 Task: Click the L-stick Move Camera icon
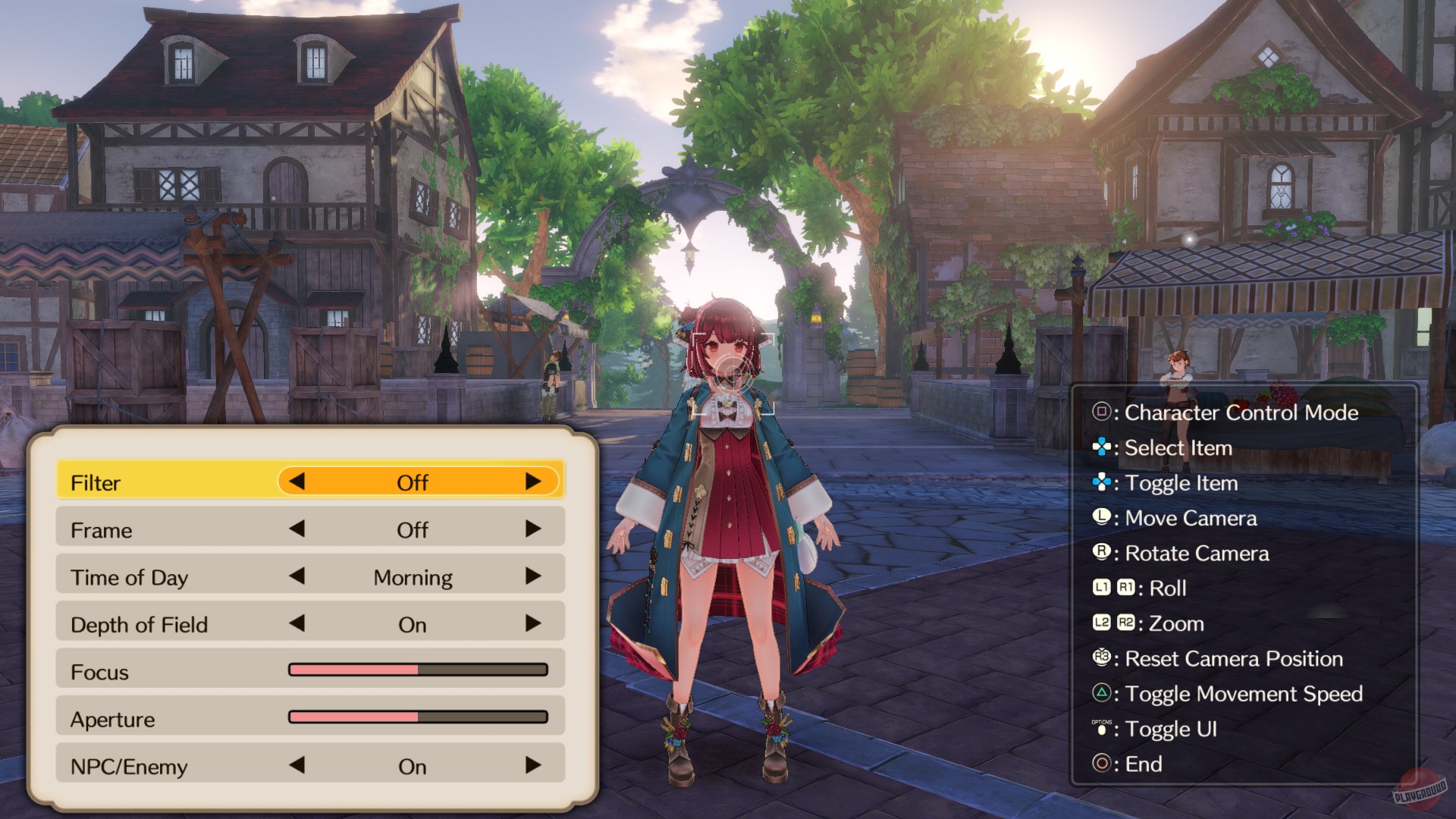pyautogui.click(x=1101, y=518)
